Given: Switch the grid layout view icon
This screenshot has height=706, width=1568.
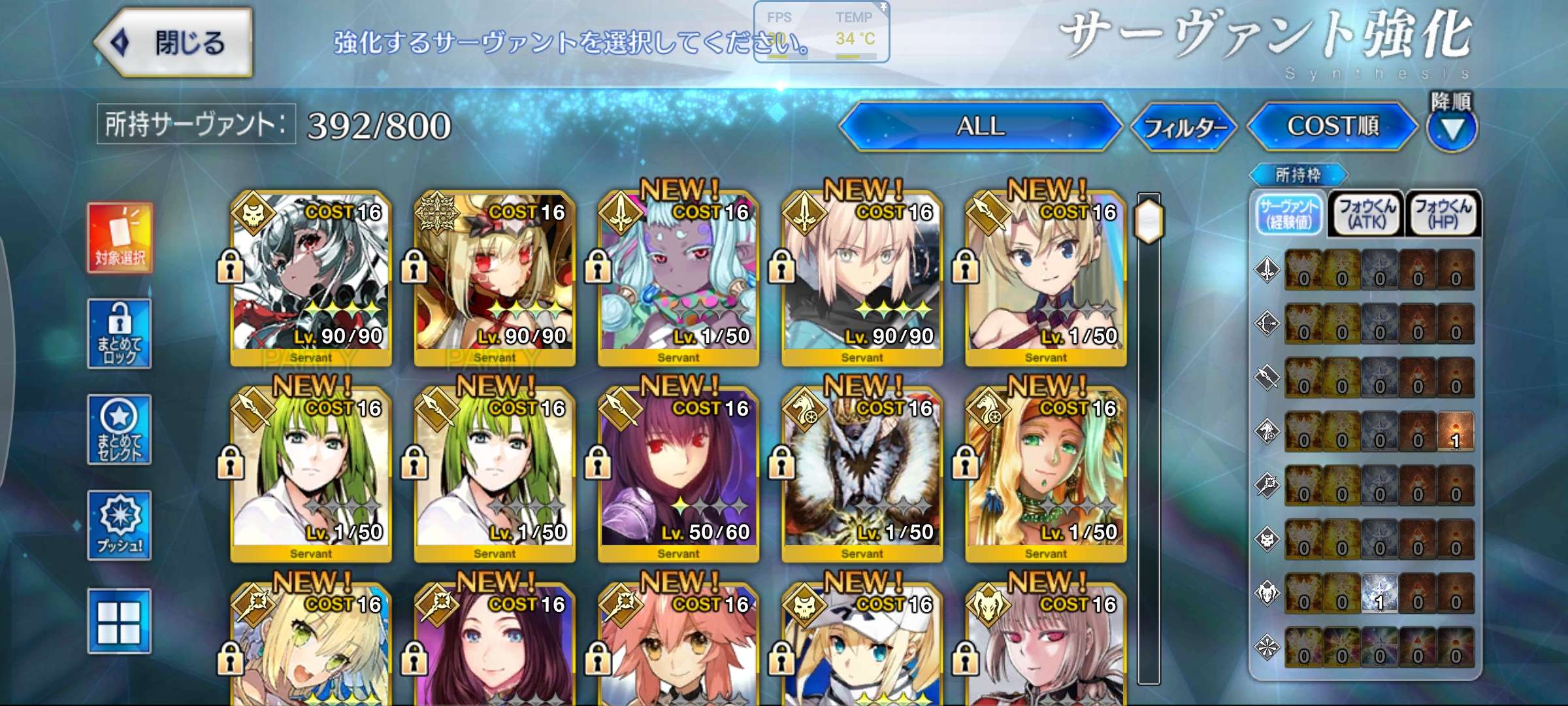Looking at the screenshot, I should click(x=120, y=621).
